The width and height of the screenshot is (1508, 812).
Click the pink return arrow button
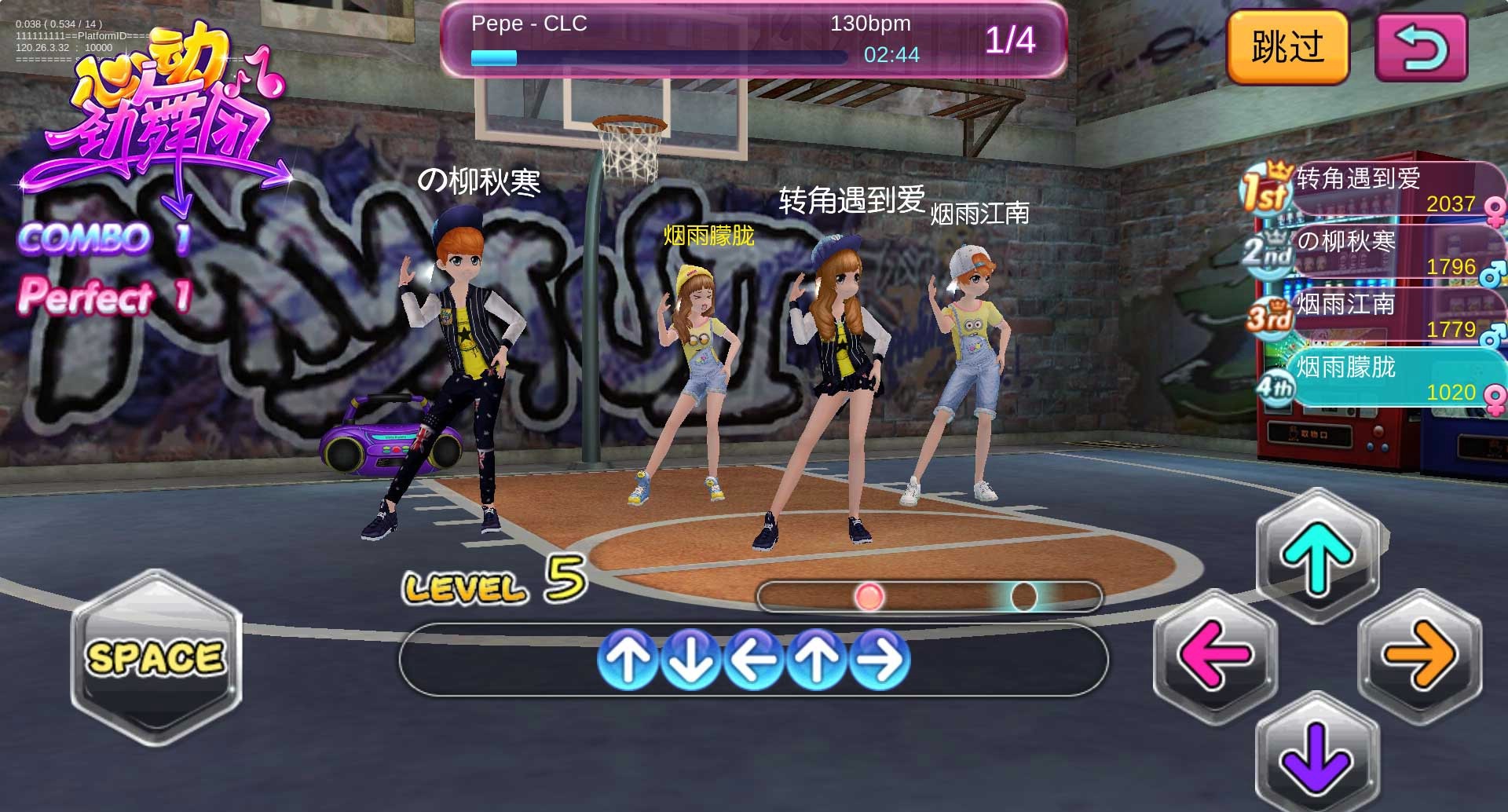pos(1421,47)
